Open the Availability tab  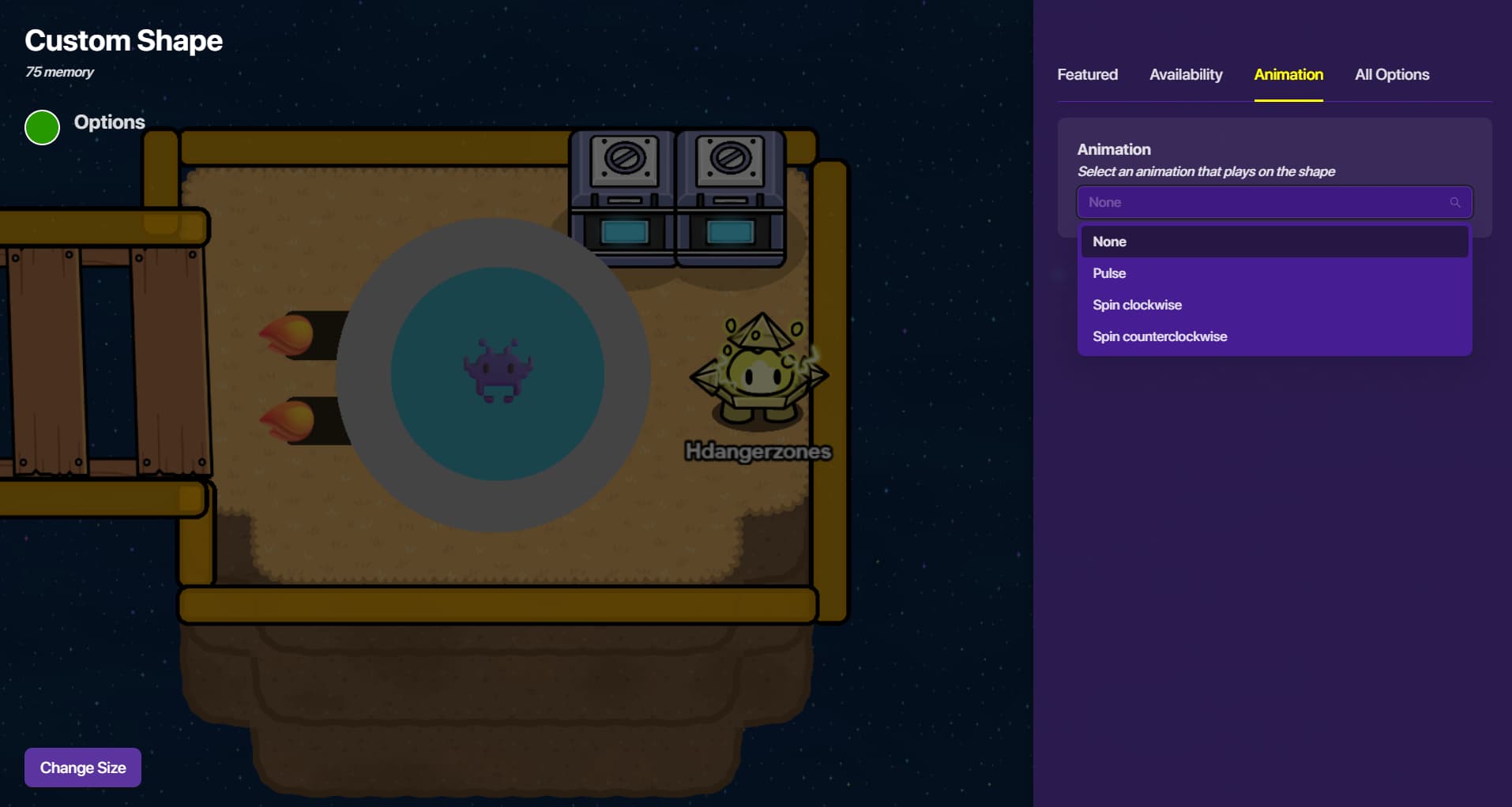(x=1186, y=75)
